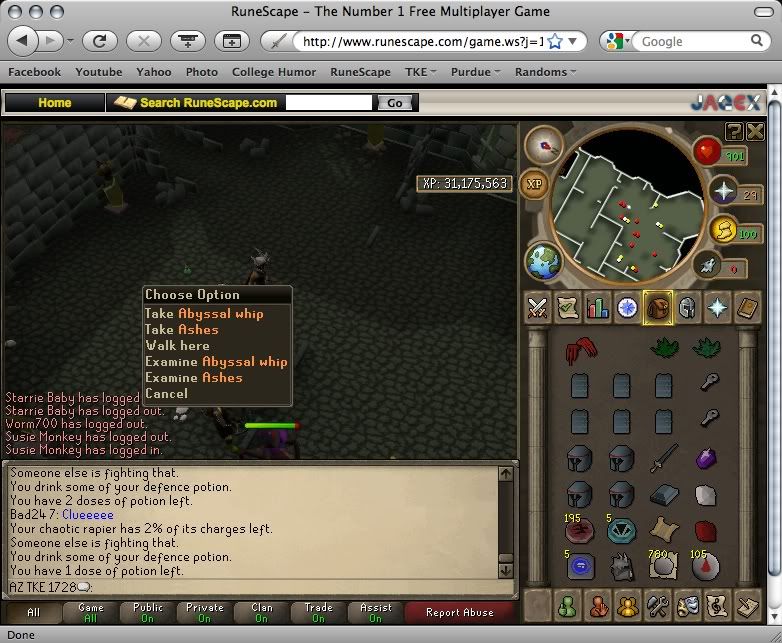This screenshot has width=782, height=643.
Task: Select Examine Abyssal whip option
Action: tap(216, 361)
